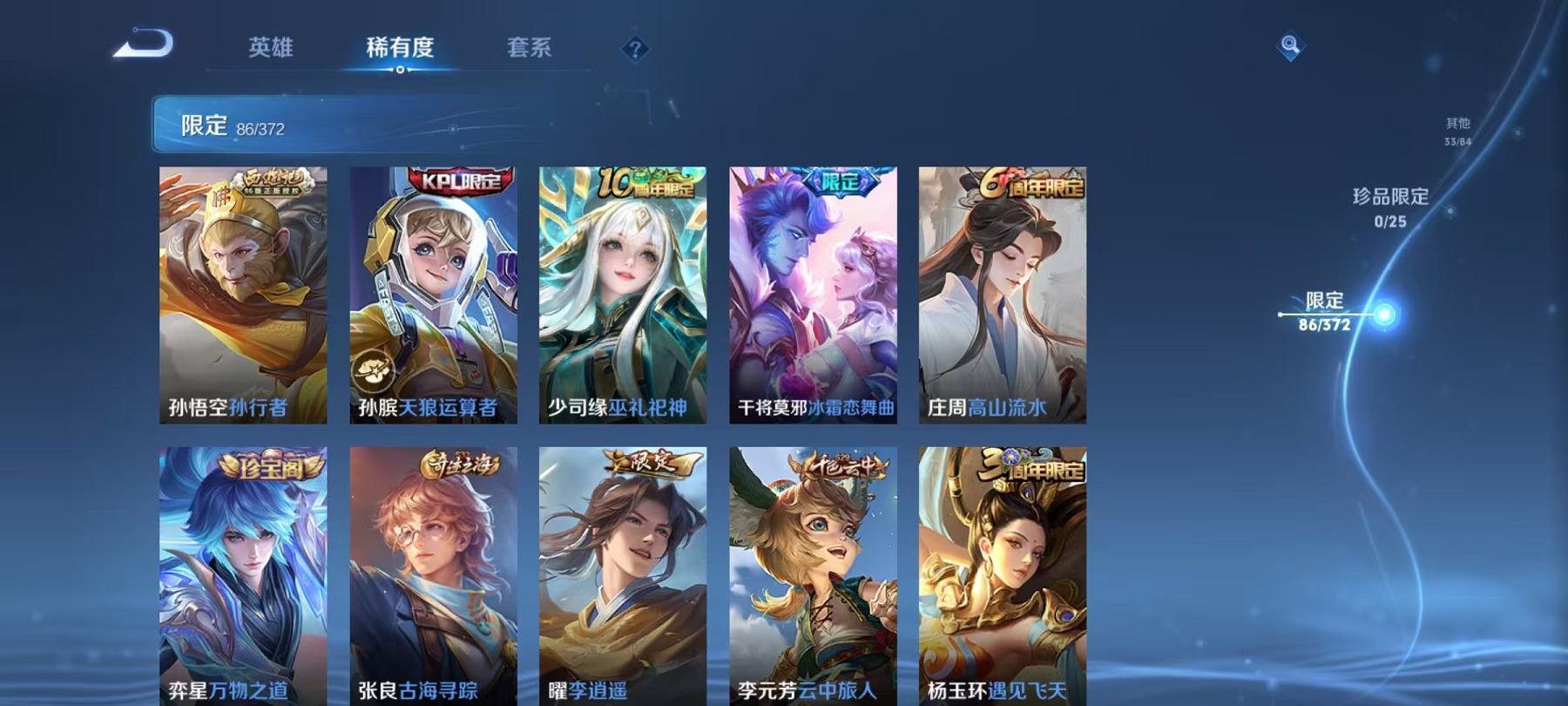Jump to the 其他 33/84 section
Screen dimensions: 1568x706
click(x=1457, y=129)
